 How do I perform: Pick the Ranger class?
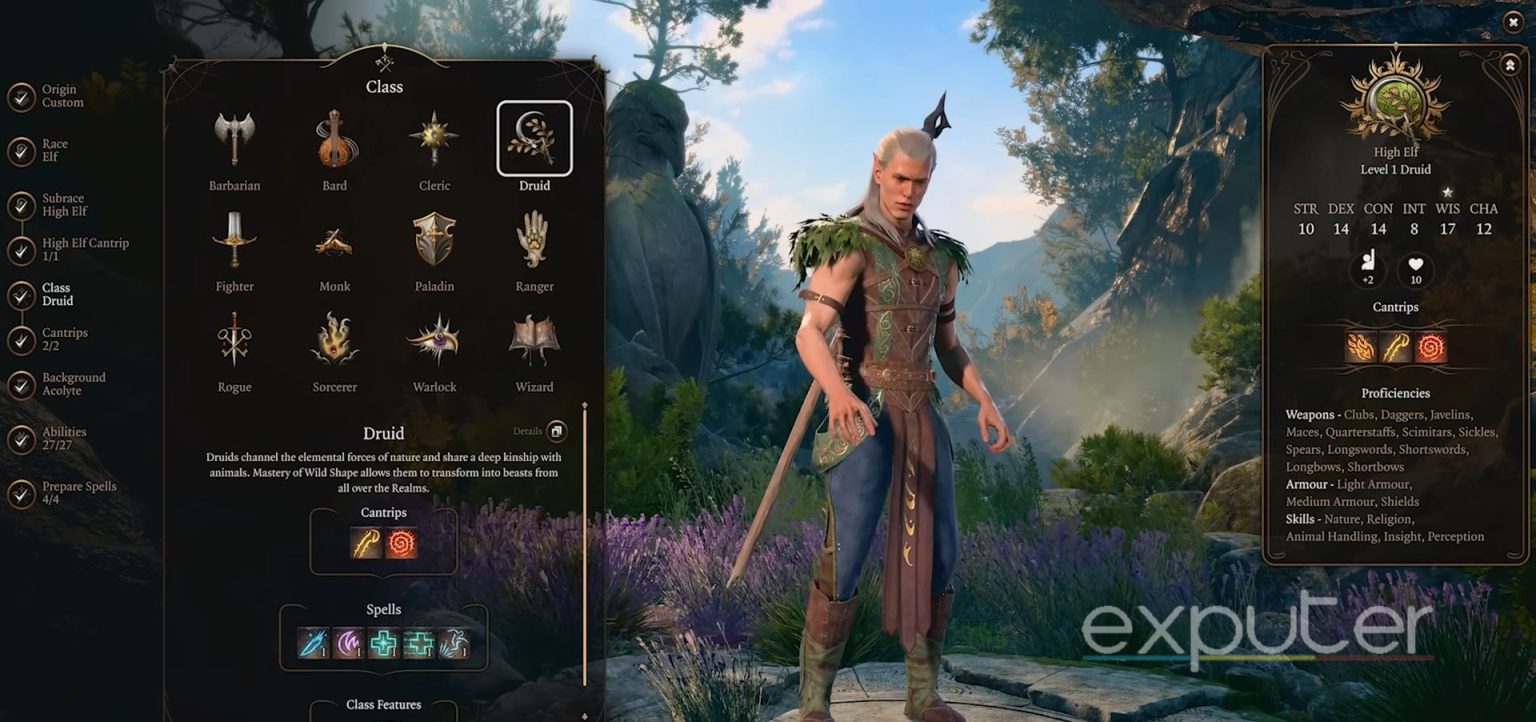click(534, 239)
